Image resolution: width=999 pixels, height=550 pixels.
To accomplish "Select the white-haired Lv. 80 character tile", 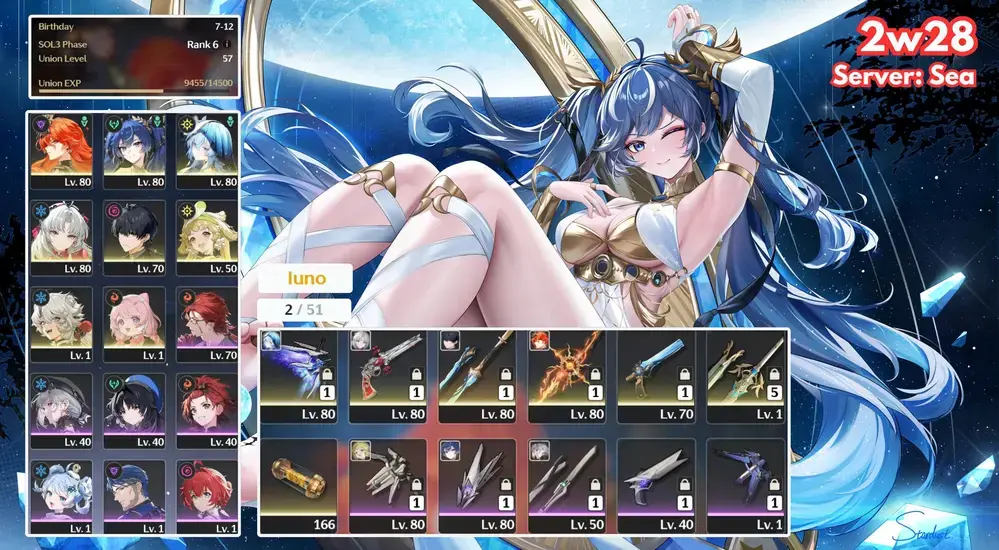I will pos(61,237).
